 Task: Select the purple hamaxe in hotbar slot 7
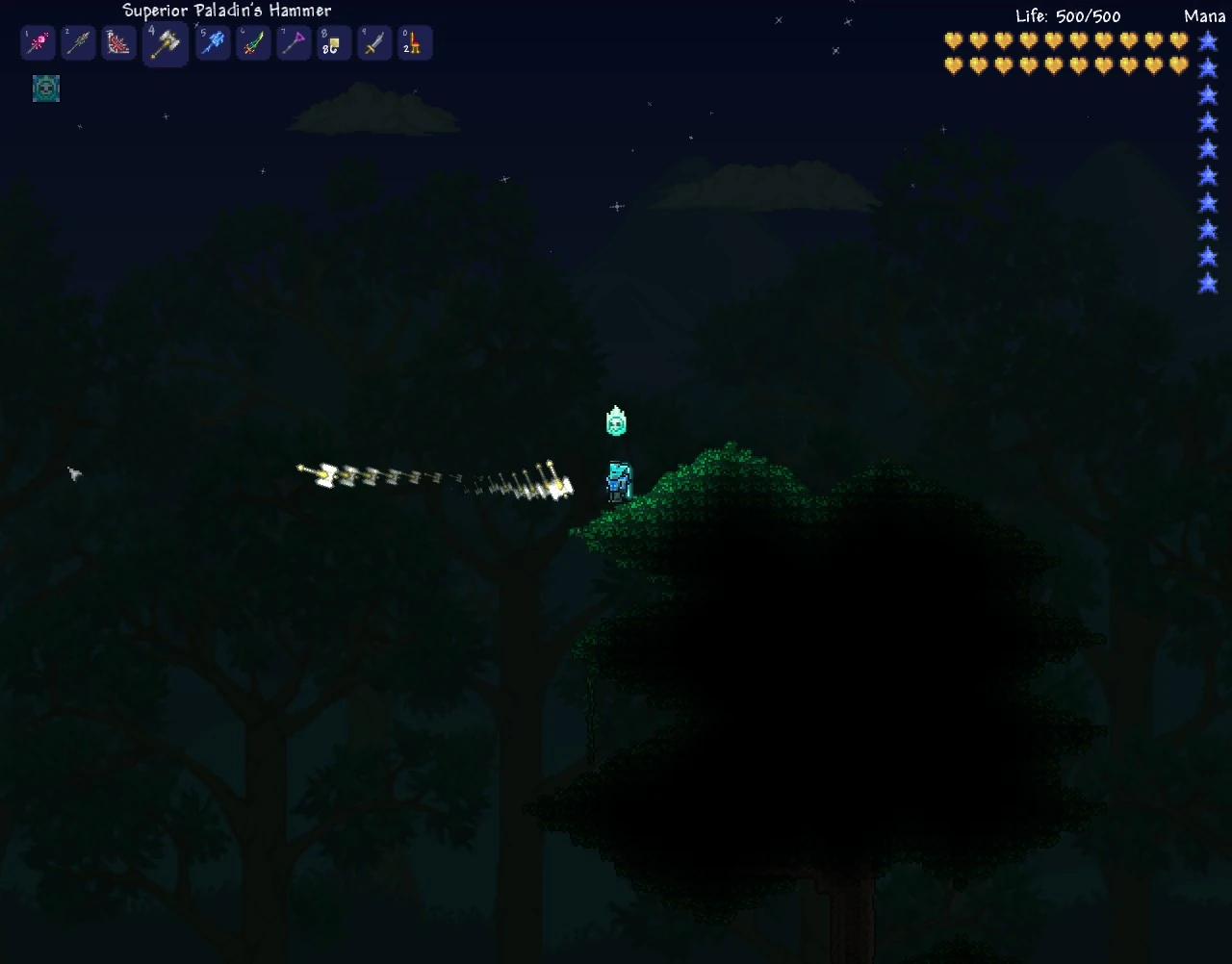[x=294, y=42]
